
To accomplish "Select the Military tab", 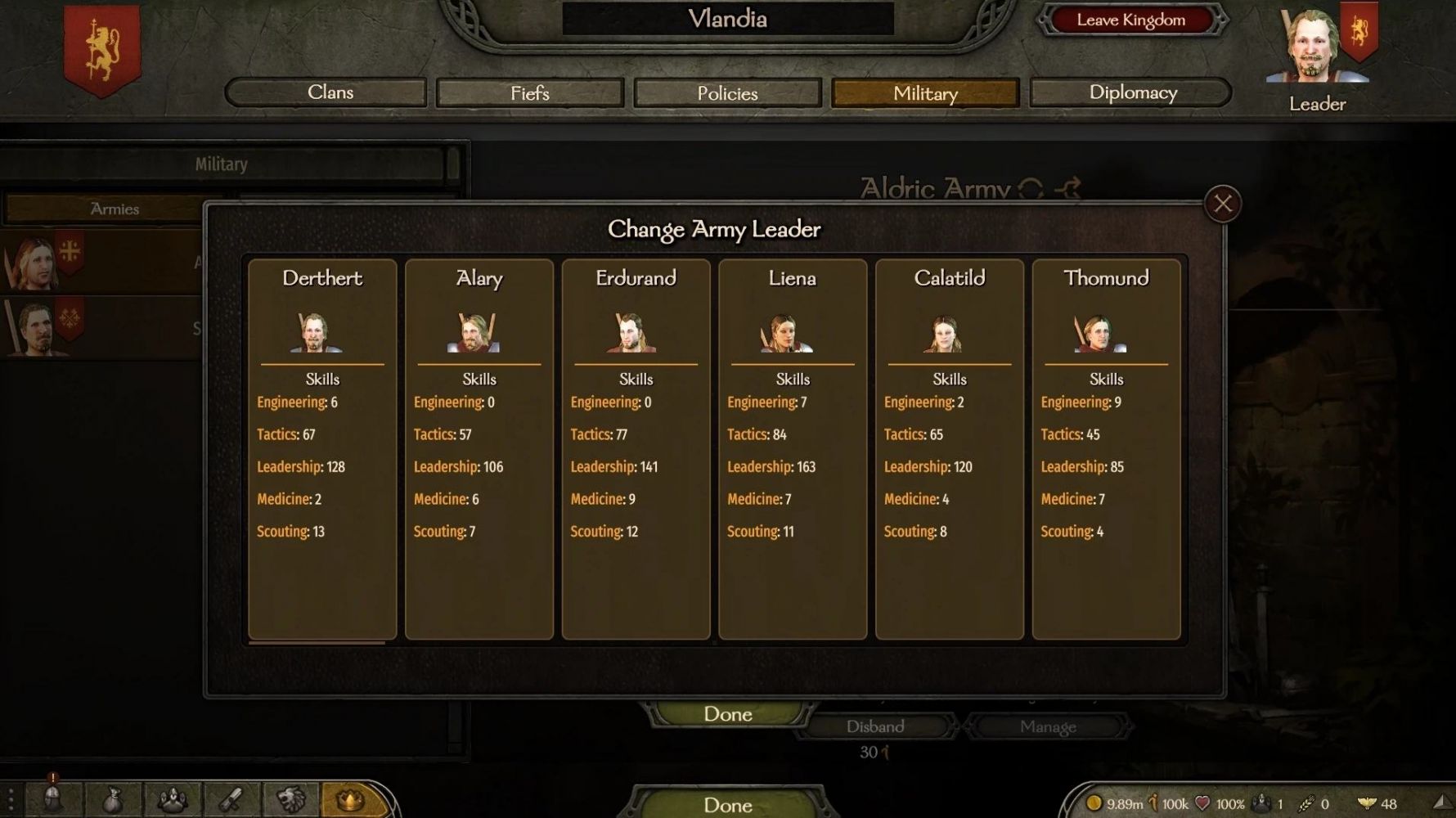I will (925, 93).
